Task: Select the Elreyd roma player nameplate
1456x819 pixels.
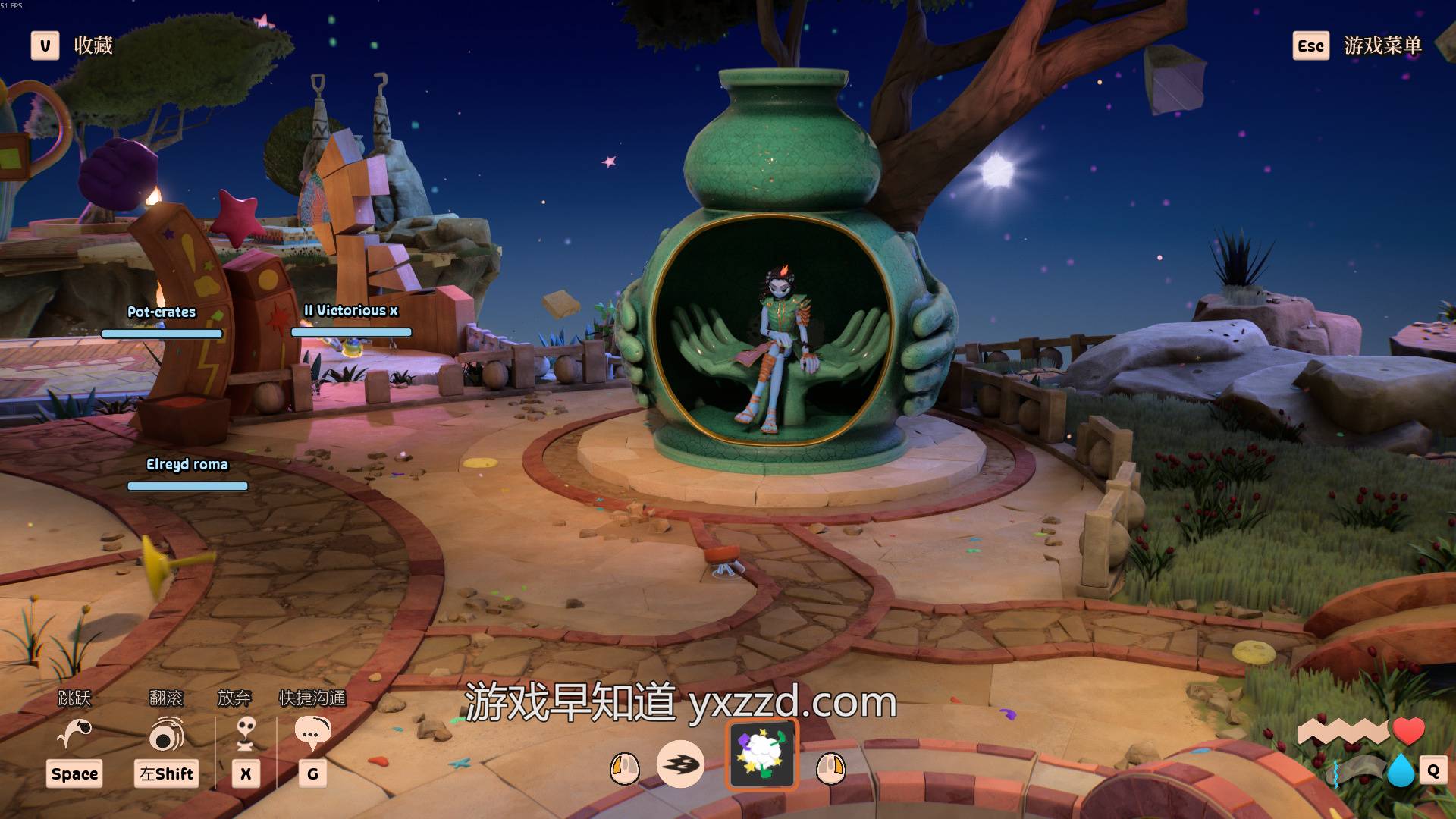Action: (x=187, y=465)
